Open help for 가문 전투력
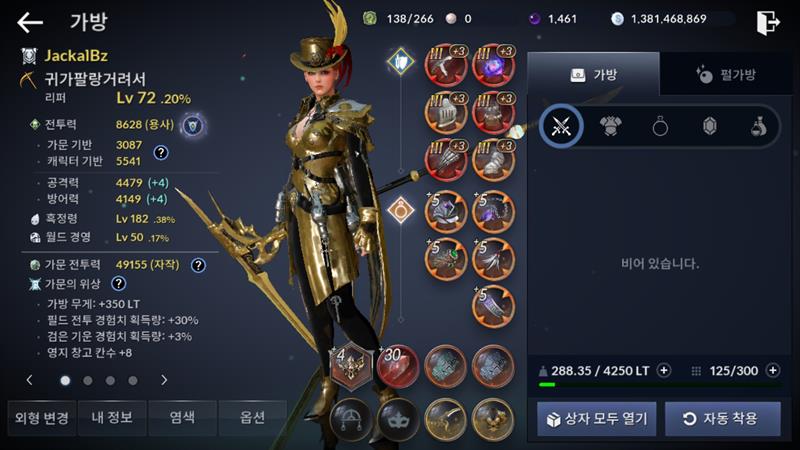 pos(199,265)
